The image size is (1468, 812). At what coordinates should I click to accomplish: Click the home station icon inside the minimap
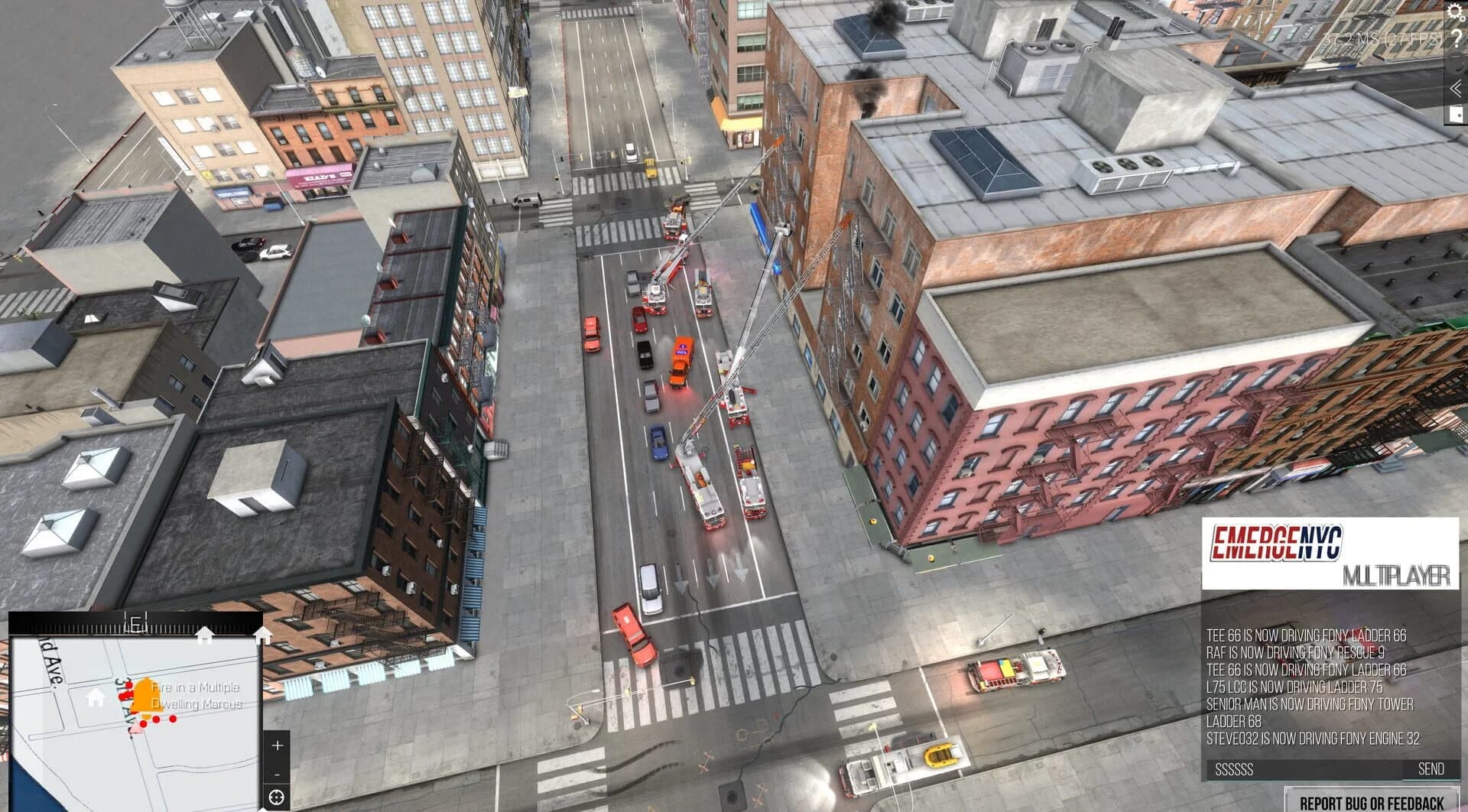94,699
